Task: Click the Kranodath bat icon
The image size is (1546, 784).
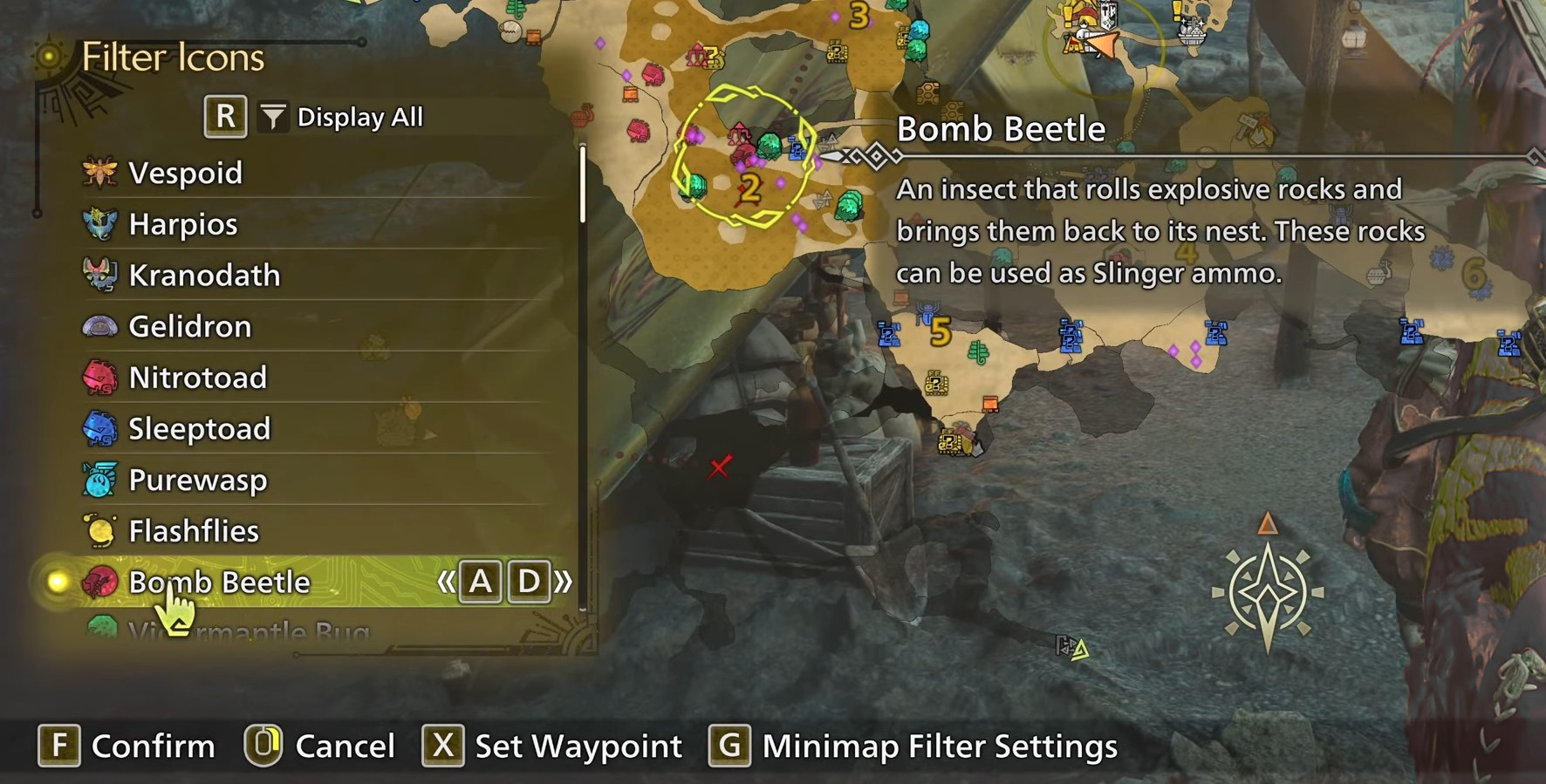Action: [100, 275]
